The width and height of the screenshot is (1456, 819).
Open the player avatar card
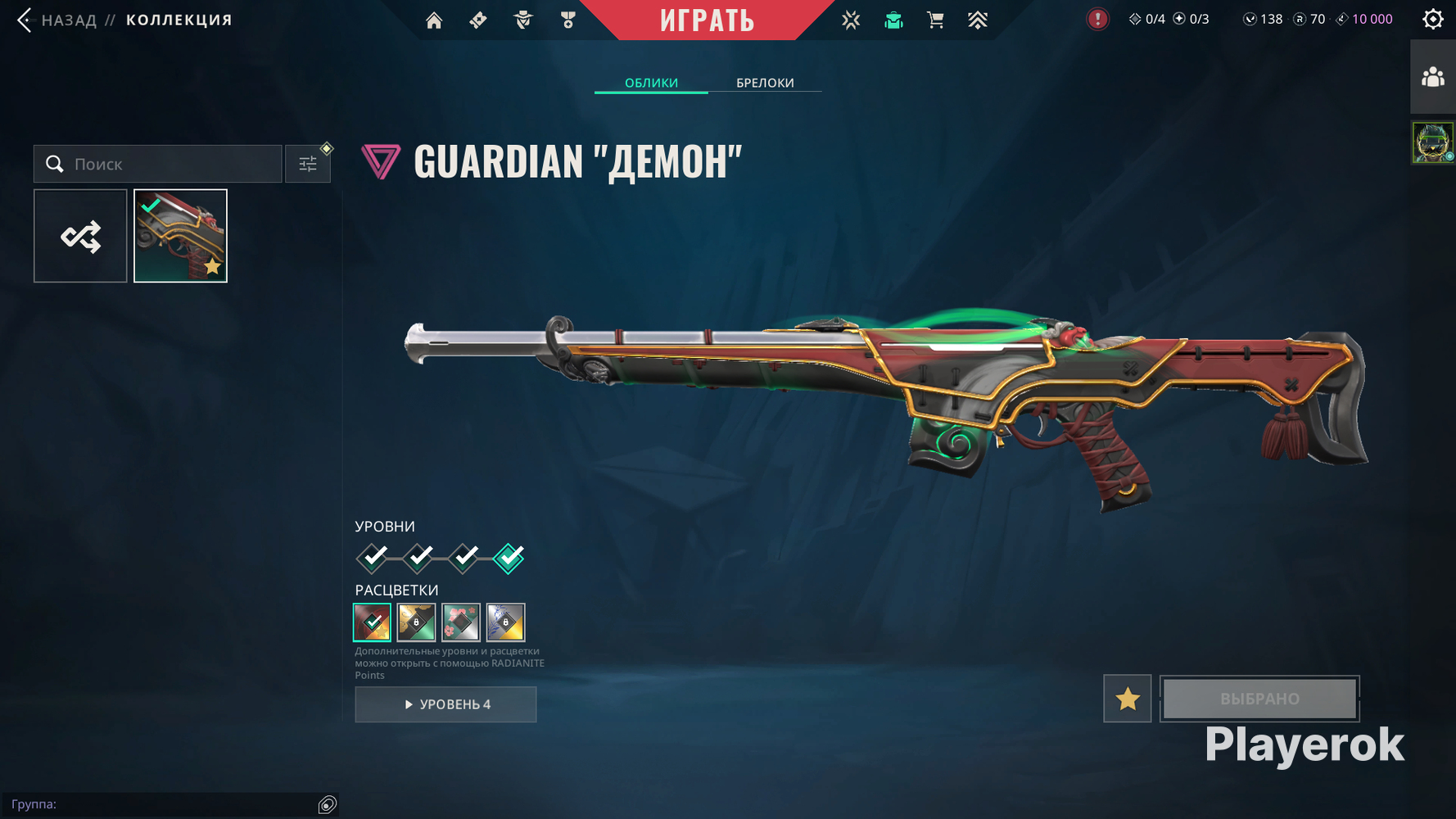(x=1432, y=143)
